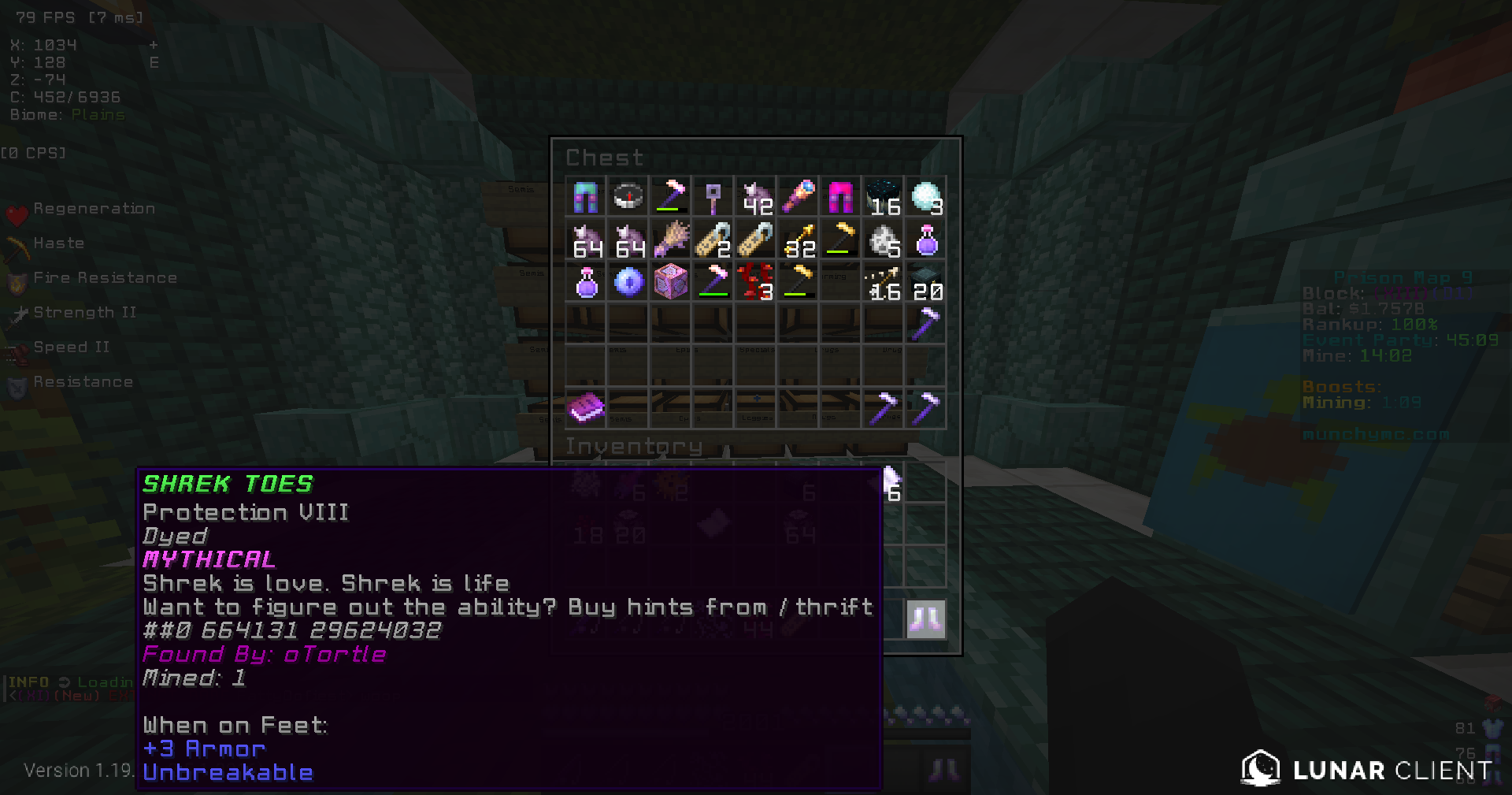Take the purple enchanted book
Image resolution: width=1512 pixels, height=795 pixels.
[586, 408]
